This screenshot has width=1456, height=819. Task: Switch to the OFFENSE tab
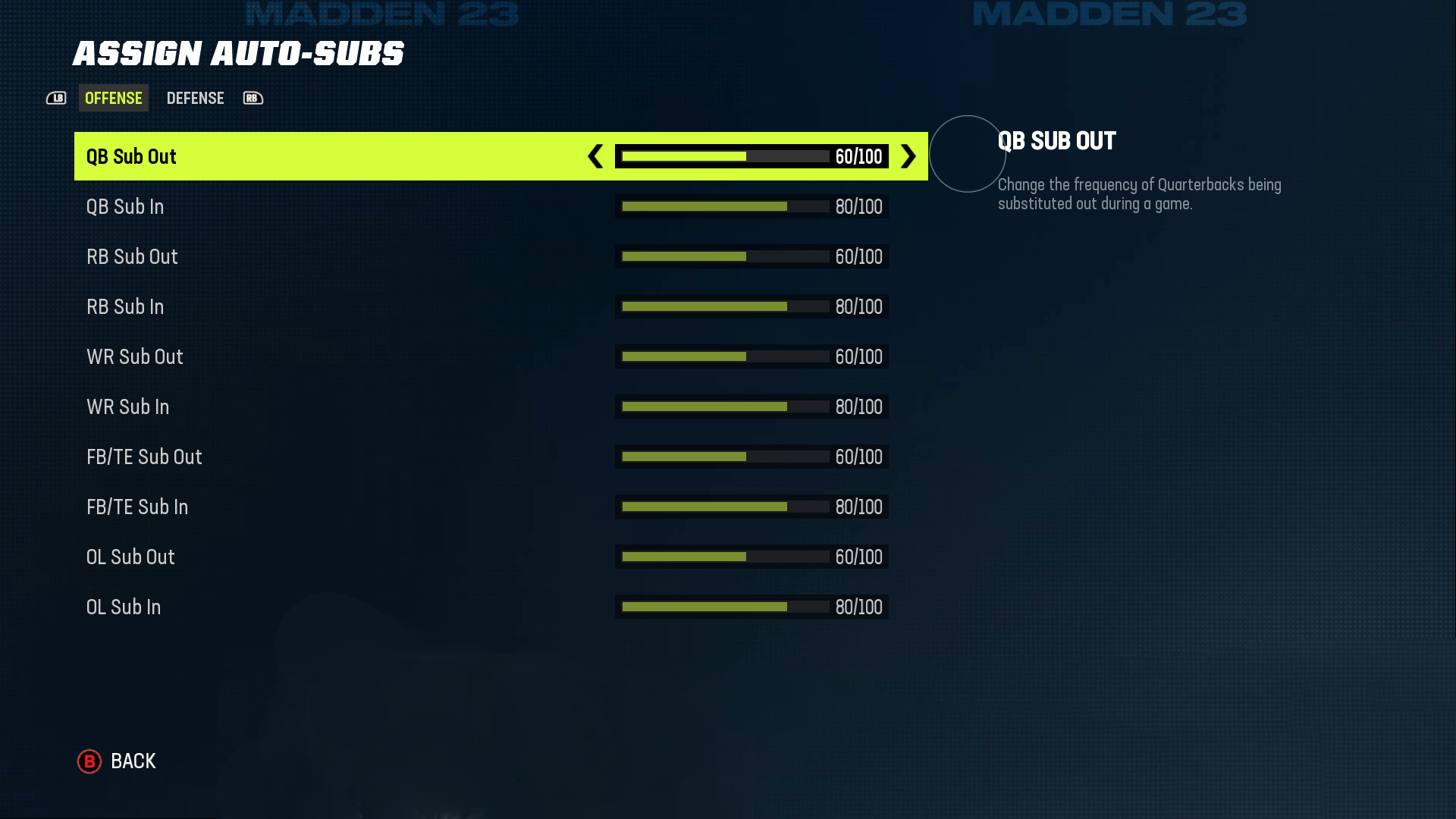click(x=113, y=98)
